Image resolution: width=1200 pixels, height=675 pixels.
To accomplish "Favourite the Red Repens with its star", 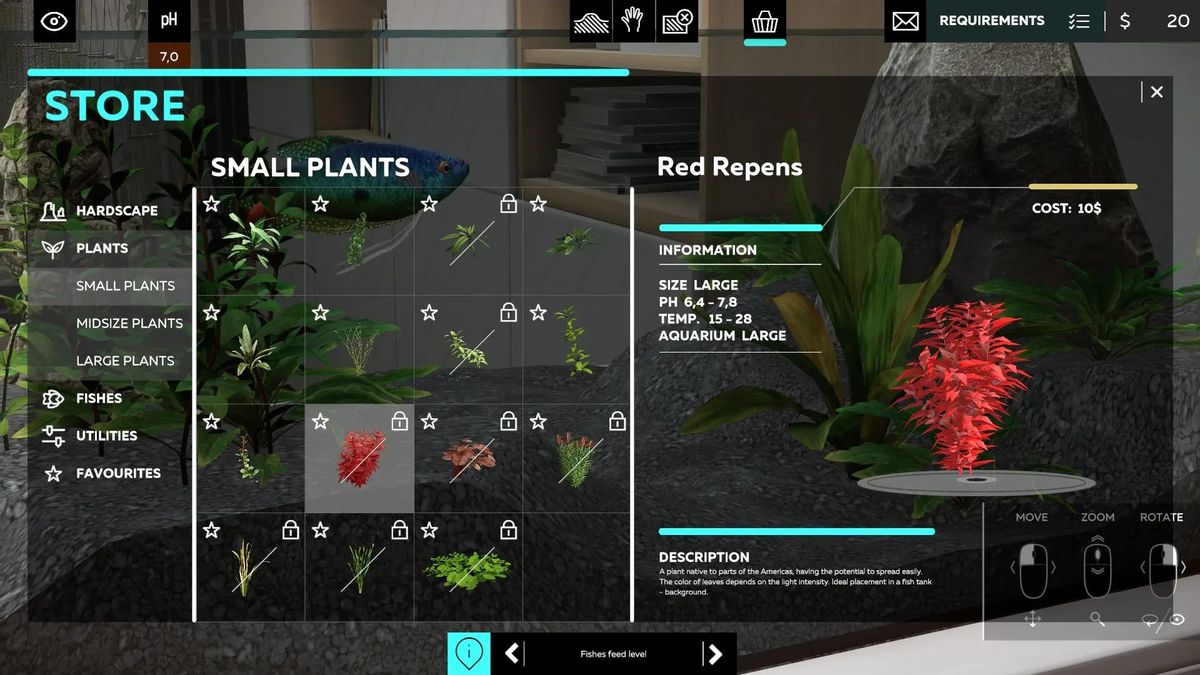I will (x=320, y=421).
